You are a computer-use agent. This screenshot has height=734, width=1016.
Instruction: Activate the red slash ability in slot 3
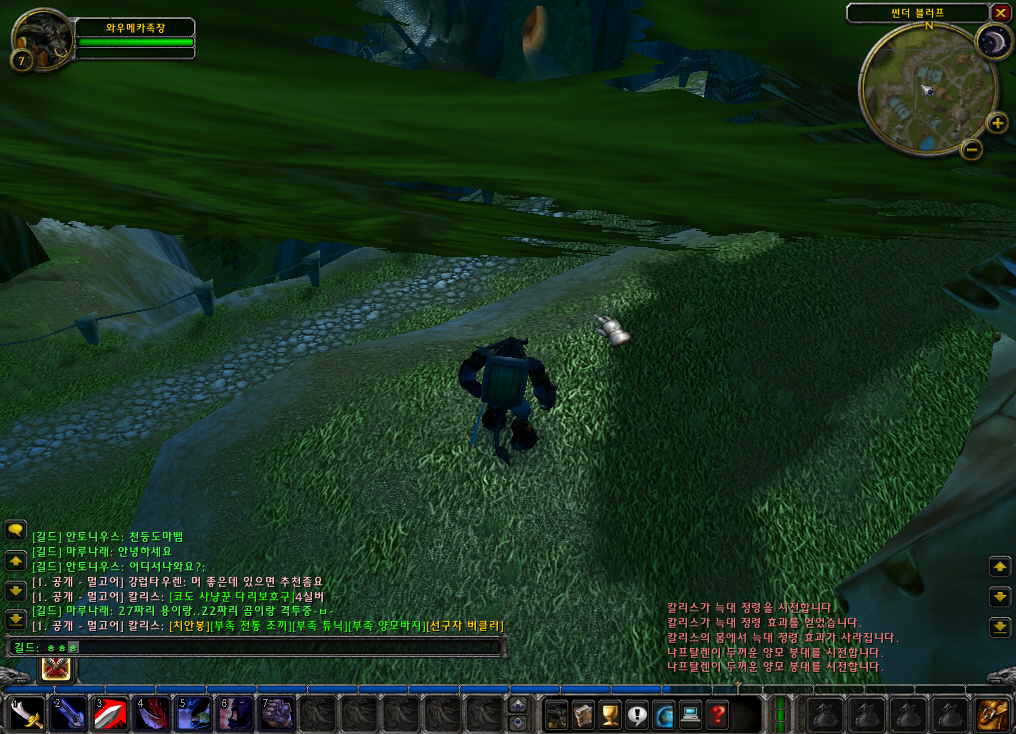(x=110, y=714)
